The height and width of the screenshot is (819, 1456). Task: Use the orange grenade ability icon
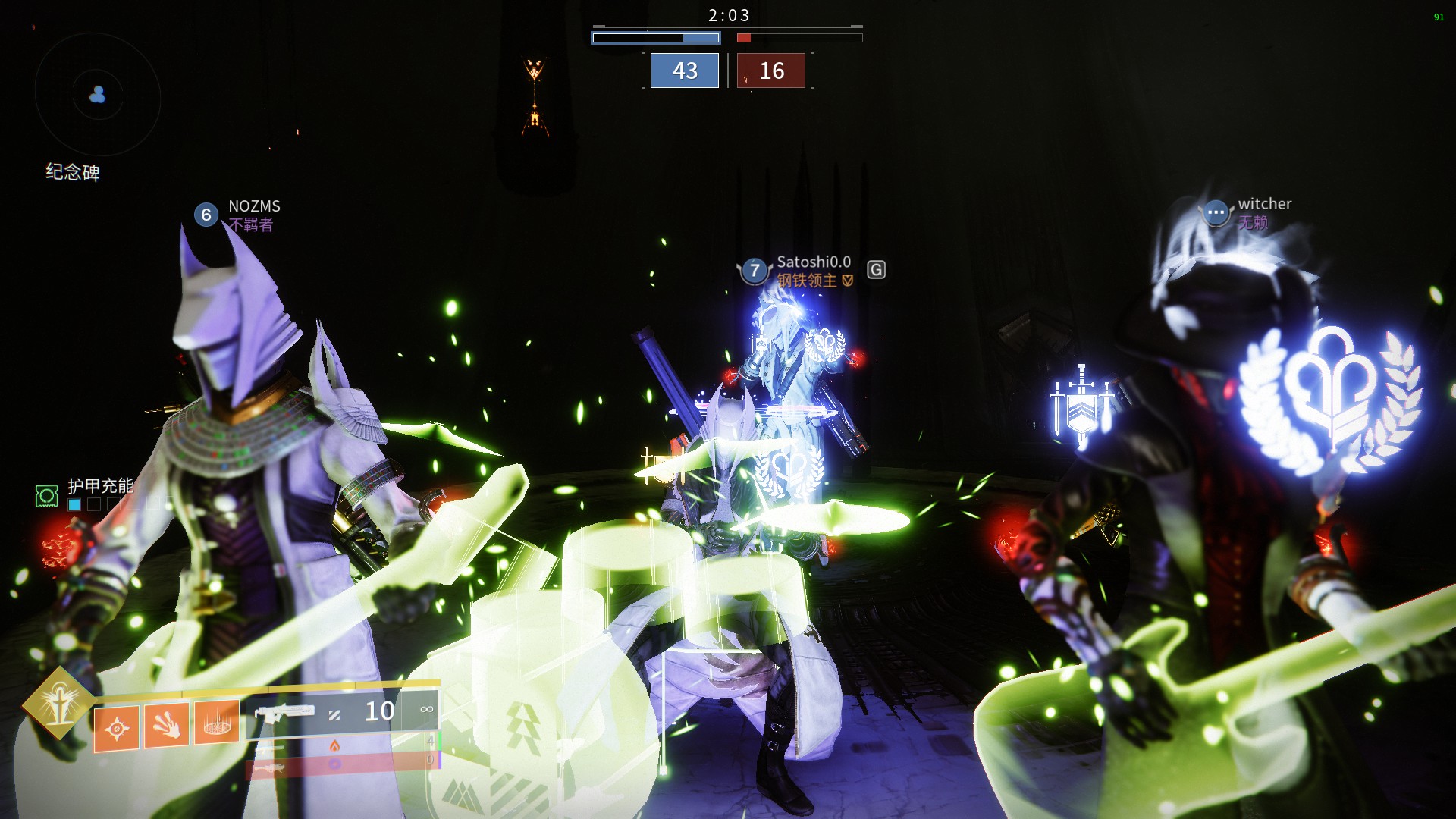coord(116,729)
